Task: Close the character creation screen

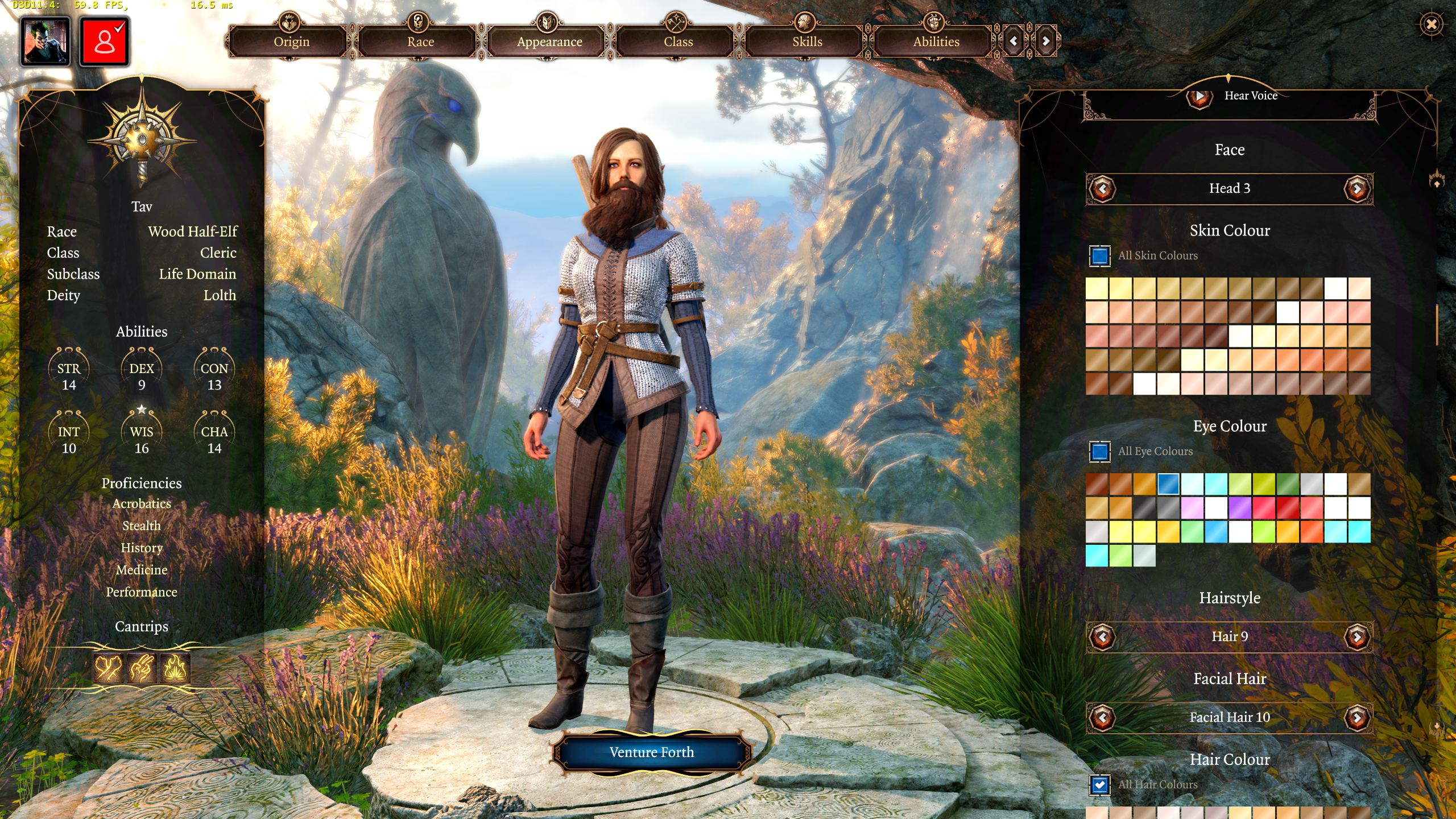Action: tap(1431, 24)
